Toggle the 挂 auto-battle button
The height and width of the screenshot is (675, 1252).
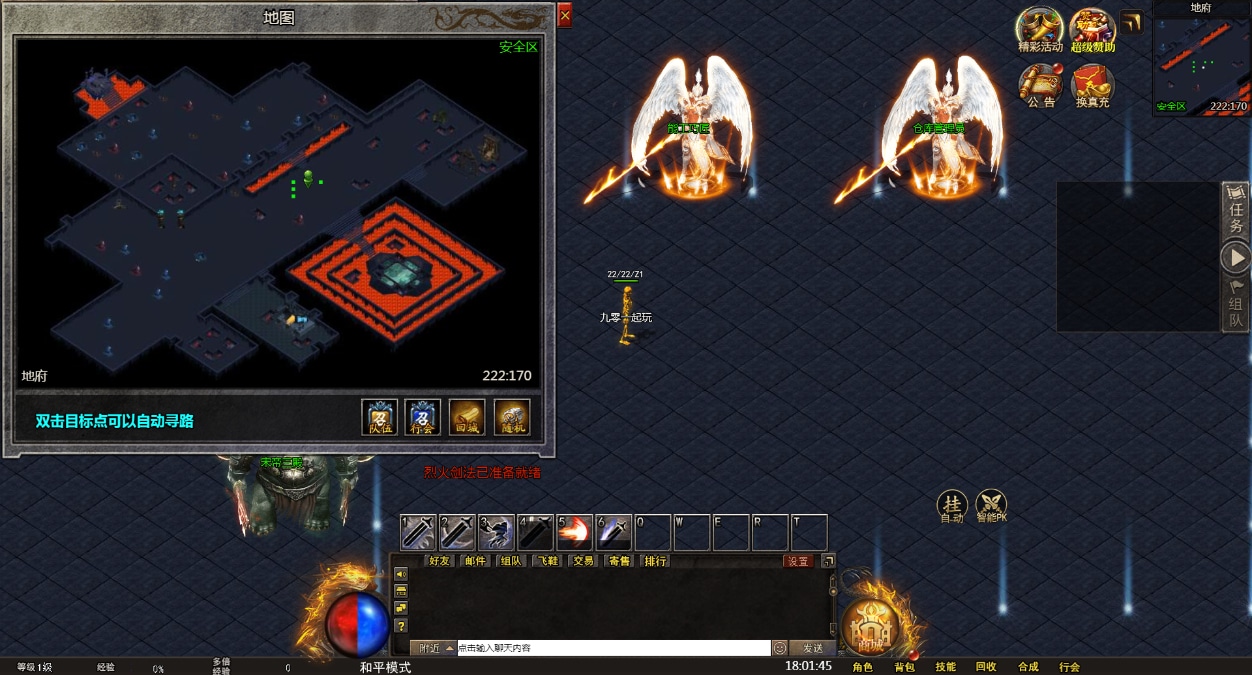(951, 506)
